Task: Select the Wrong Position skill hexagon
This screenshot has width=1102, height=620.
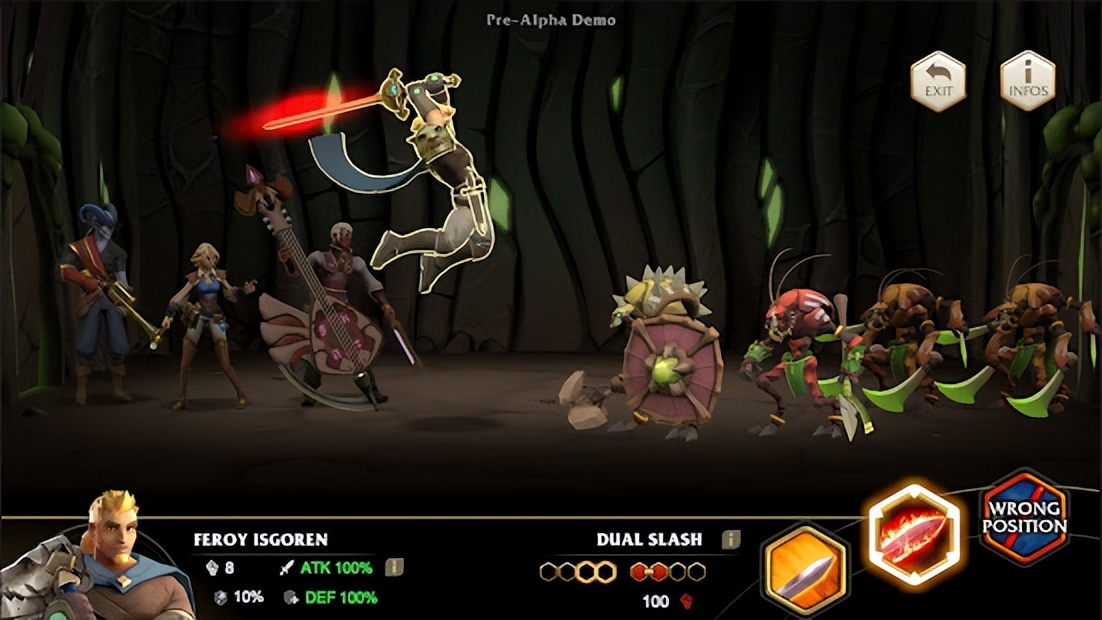Action: pos(1024,517)
